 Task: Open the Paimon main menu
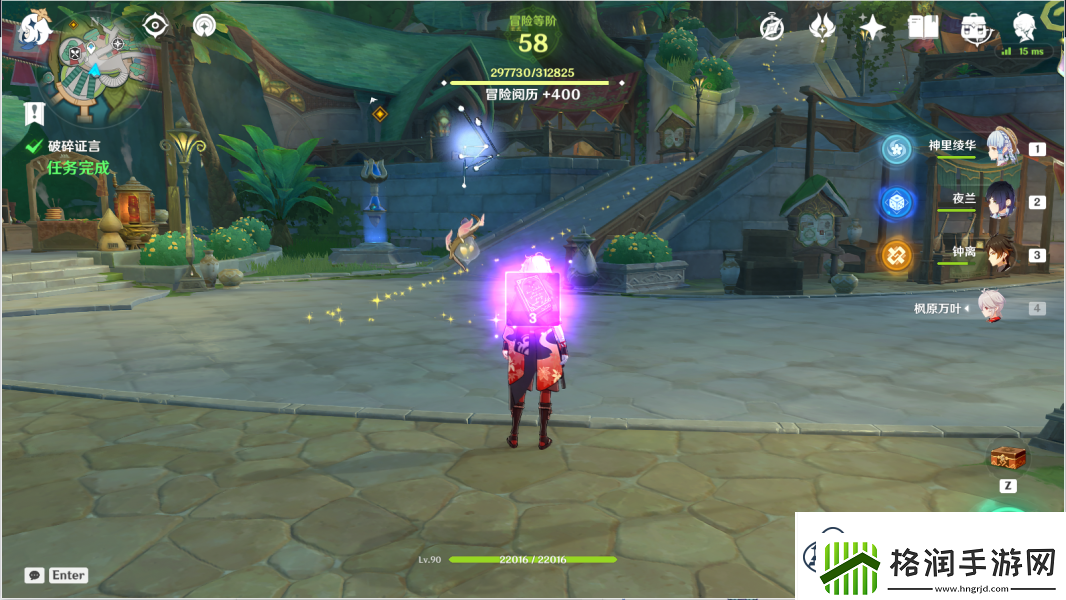[35, 28]
